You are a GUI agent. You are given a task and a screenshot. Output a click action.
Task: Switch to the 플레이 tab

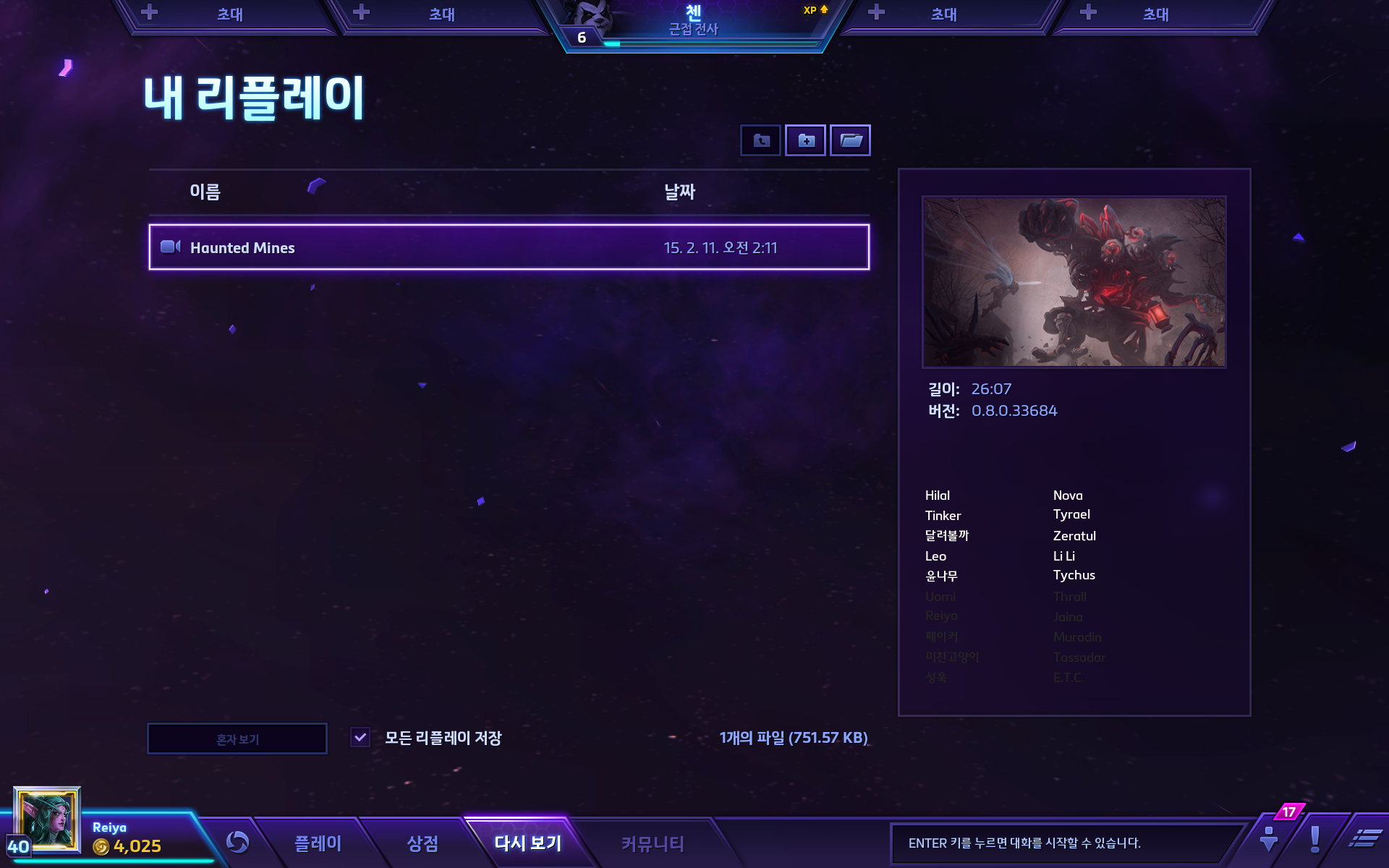(x=318, y=843)
